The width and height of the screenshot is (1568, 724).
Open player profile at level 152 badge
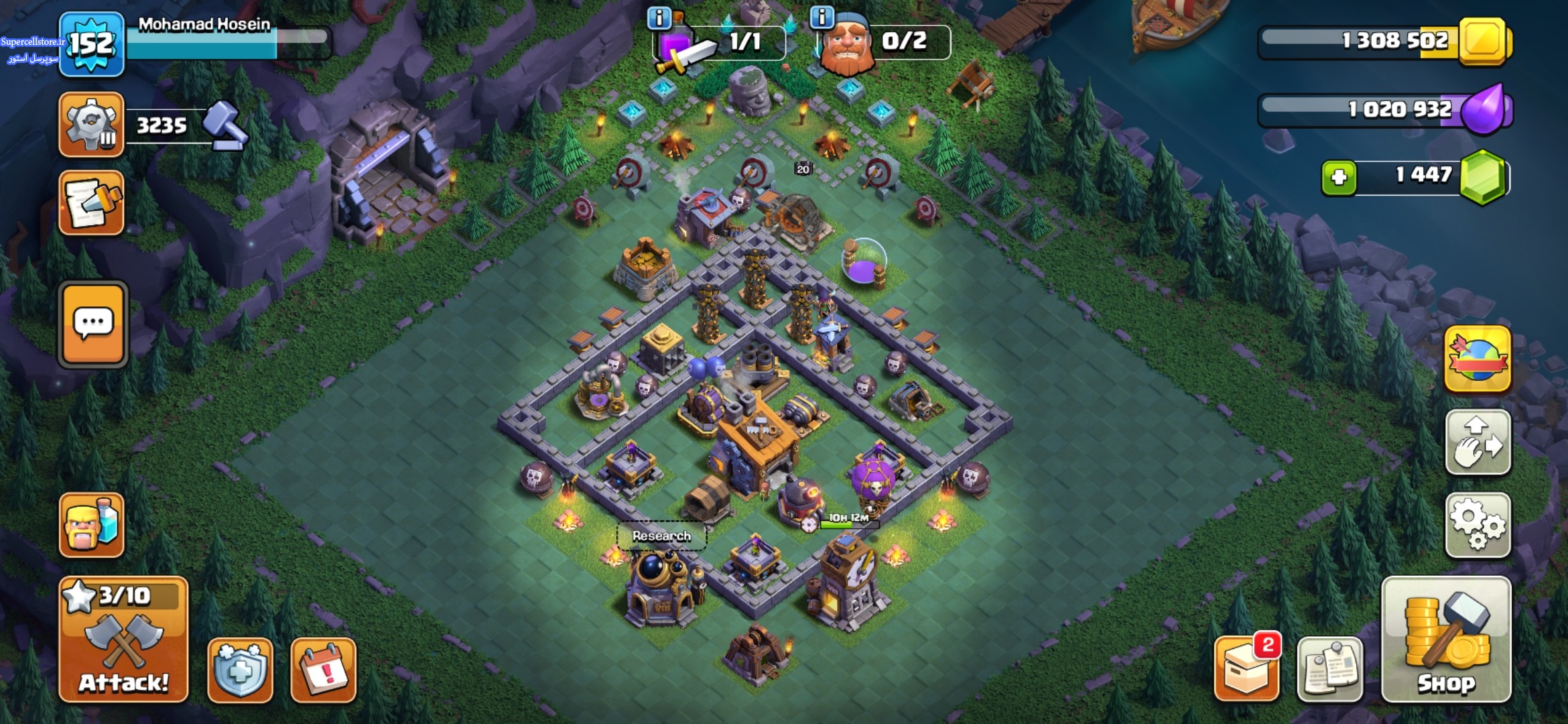[x=92, y=44]
